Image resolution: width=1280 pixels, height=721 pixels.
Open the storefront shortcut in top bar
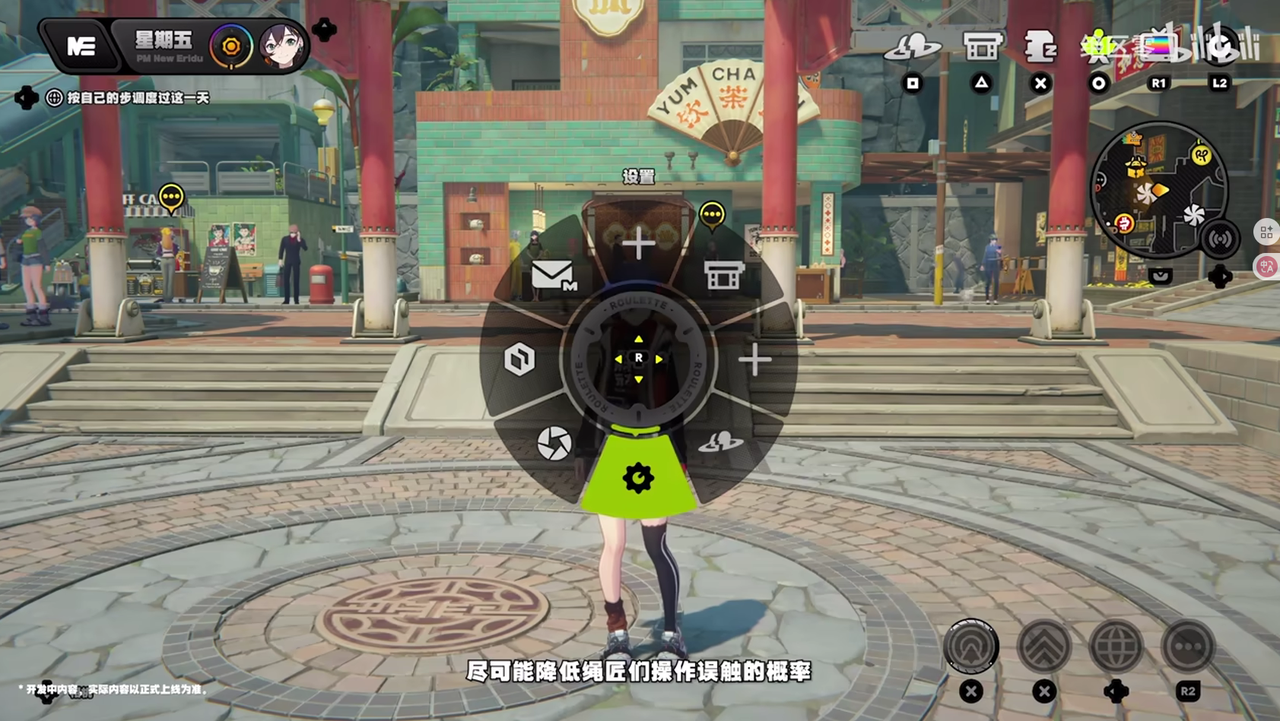[x=981, y=46]
